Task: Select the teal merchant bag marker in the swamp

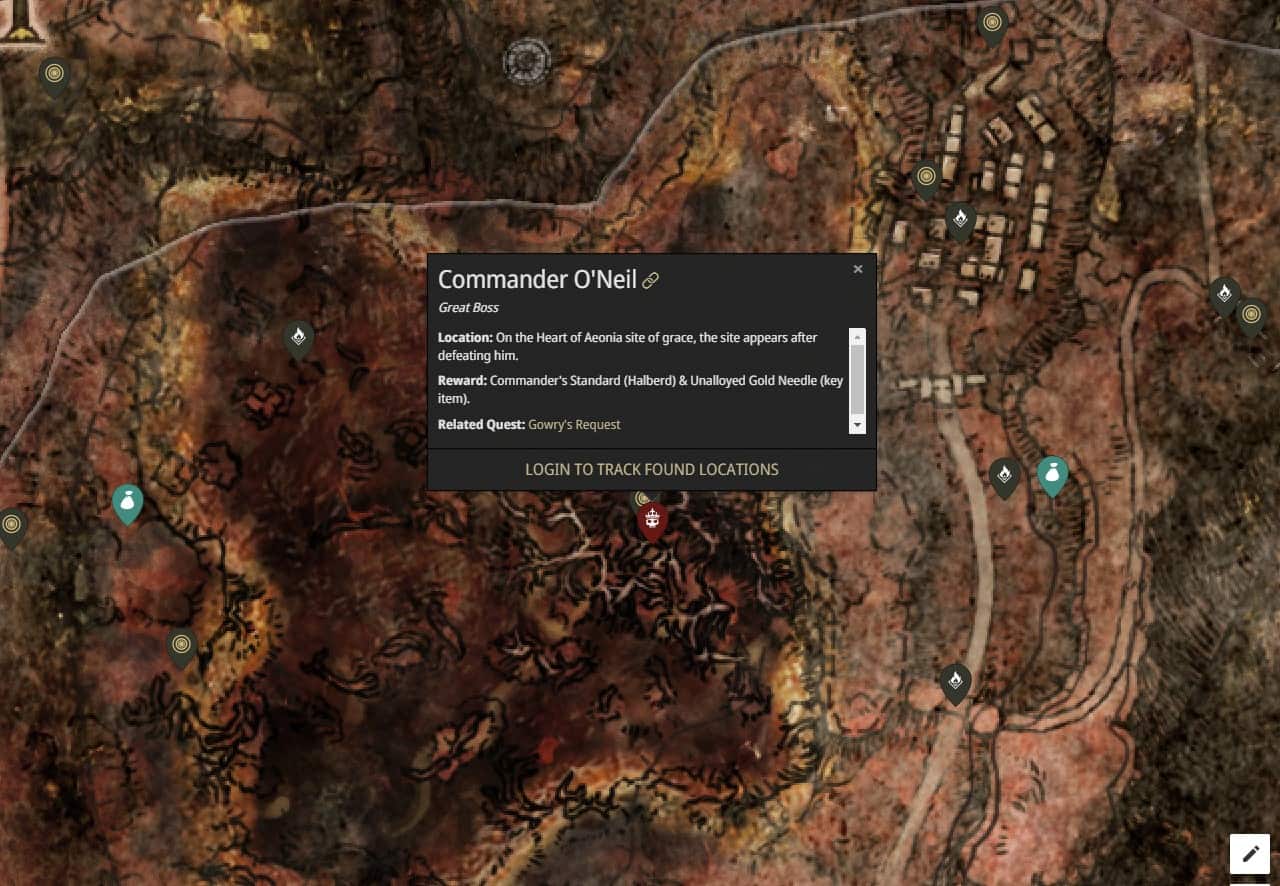Action: point(127,503)
